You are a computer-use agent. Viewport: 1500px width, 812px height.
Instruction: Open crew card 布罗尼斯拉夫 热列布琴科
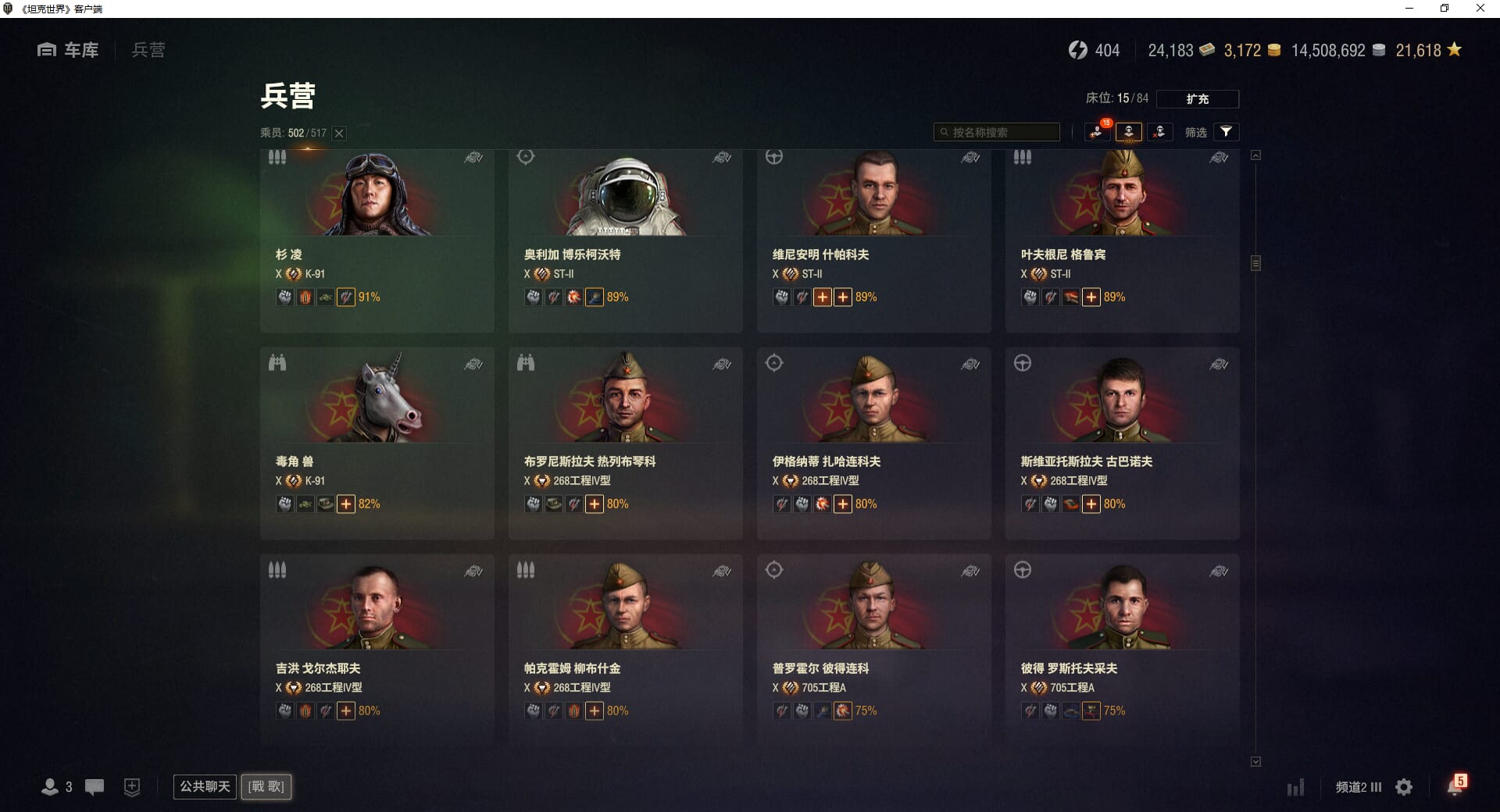click(x=625, y=443)
